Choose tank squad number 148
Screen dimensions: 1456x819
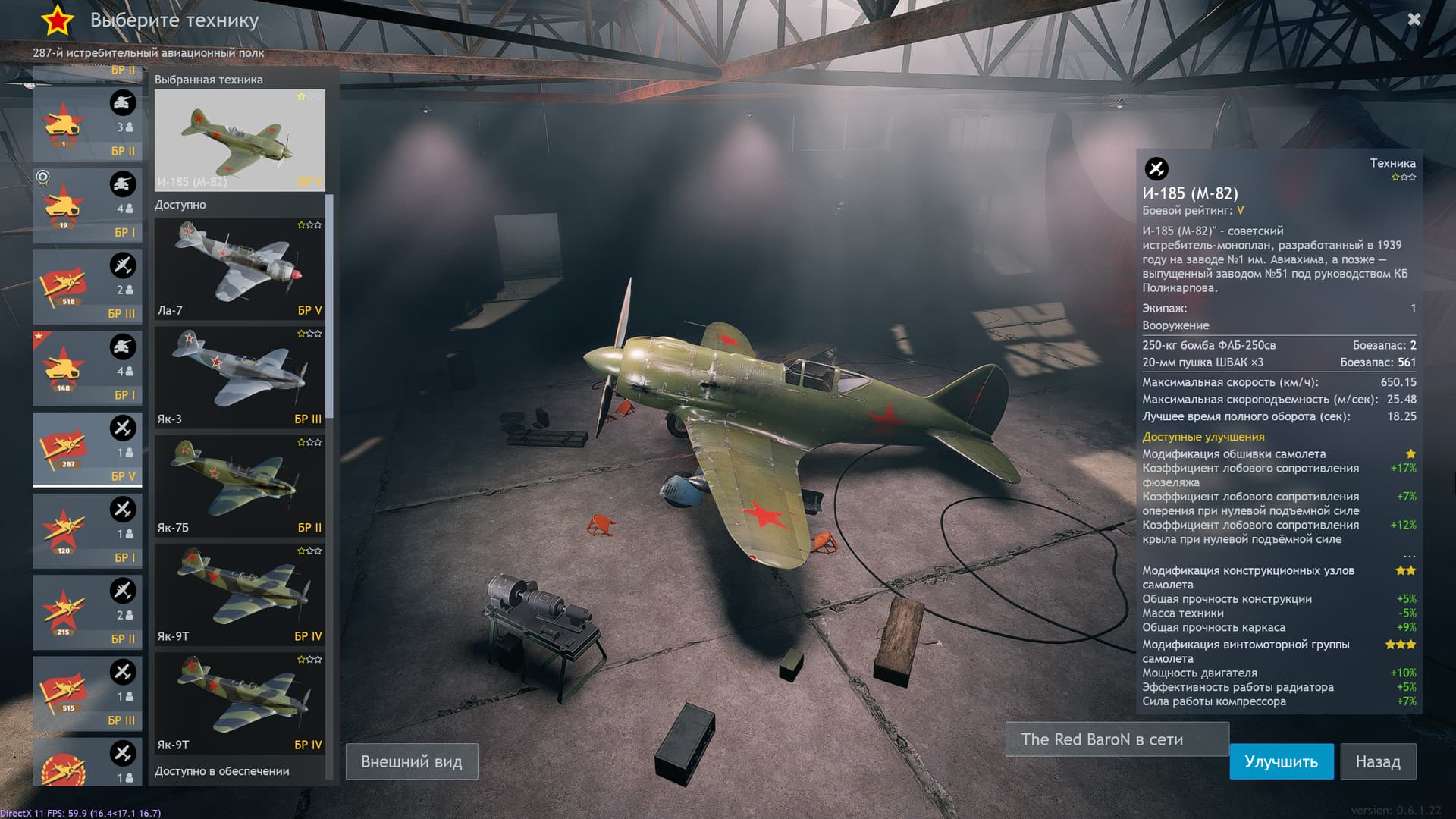click(87, 368)
